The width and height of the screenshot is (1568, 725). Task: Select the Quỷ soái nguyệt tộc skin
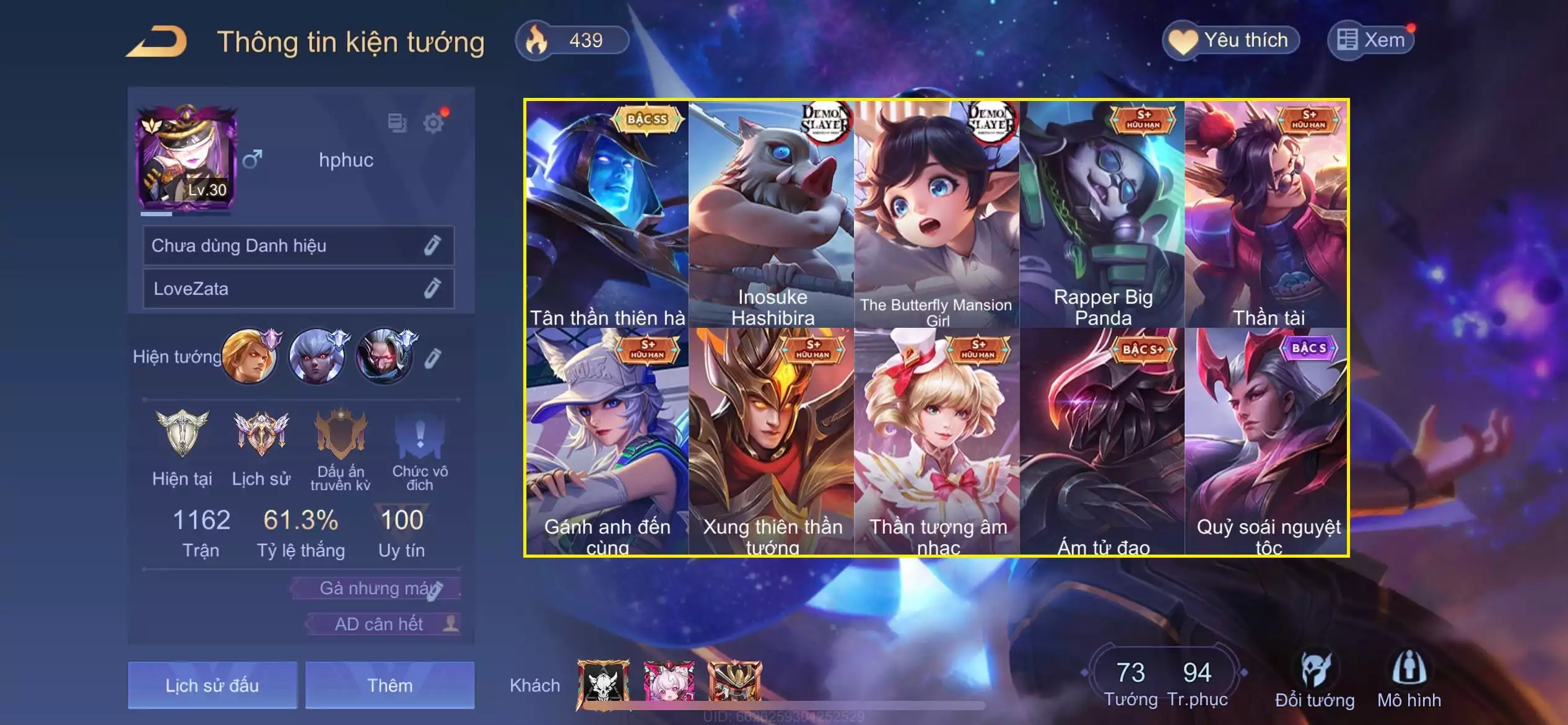pos(1267,441)
